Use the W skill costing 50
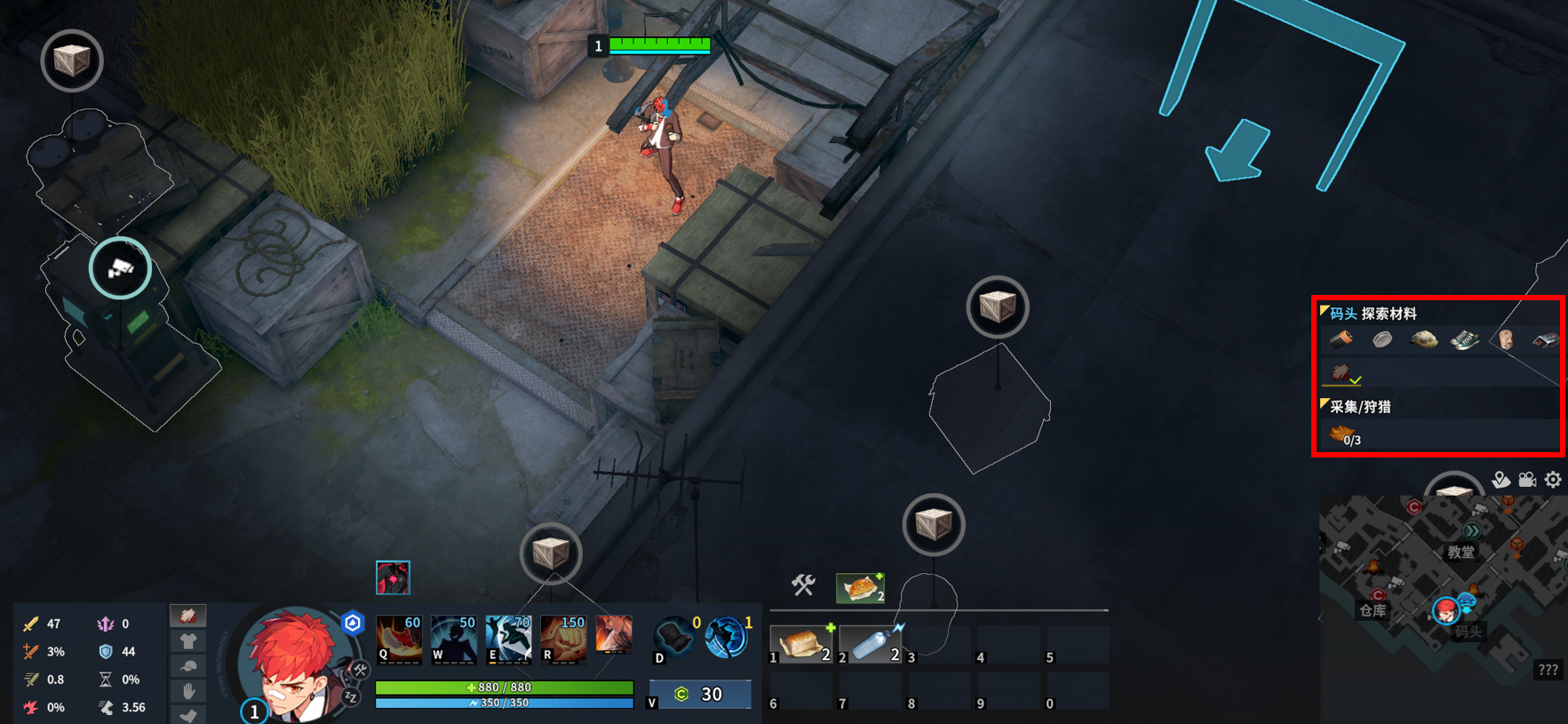 click(x=453, y=640)
